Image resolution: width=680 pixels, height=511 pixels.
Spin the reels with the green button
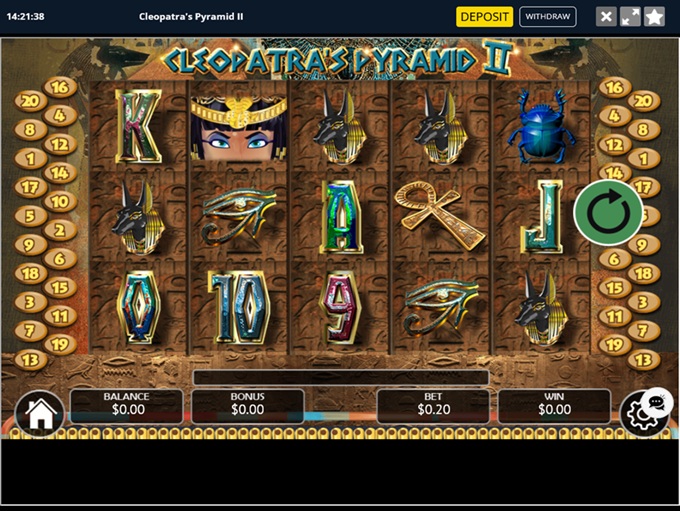click(608, 212)
